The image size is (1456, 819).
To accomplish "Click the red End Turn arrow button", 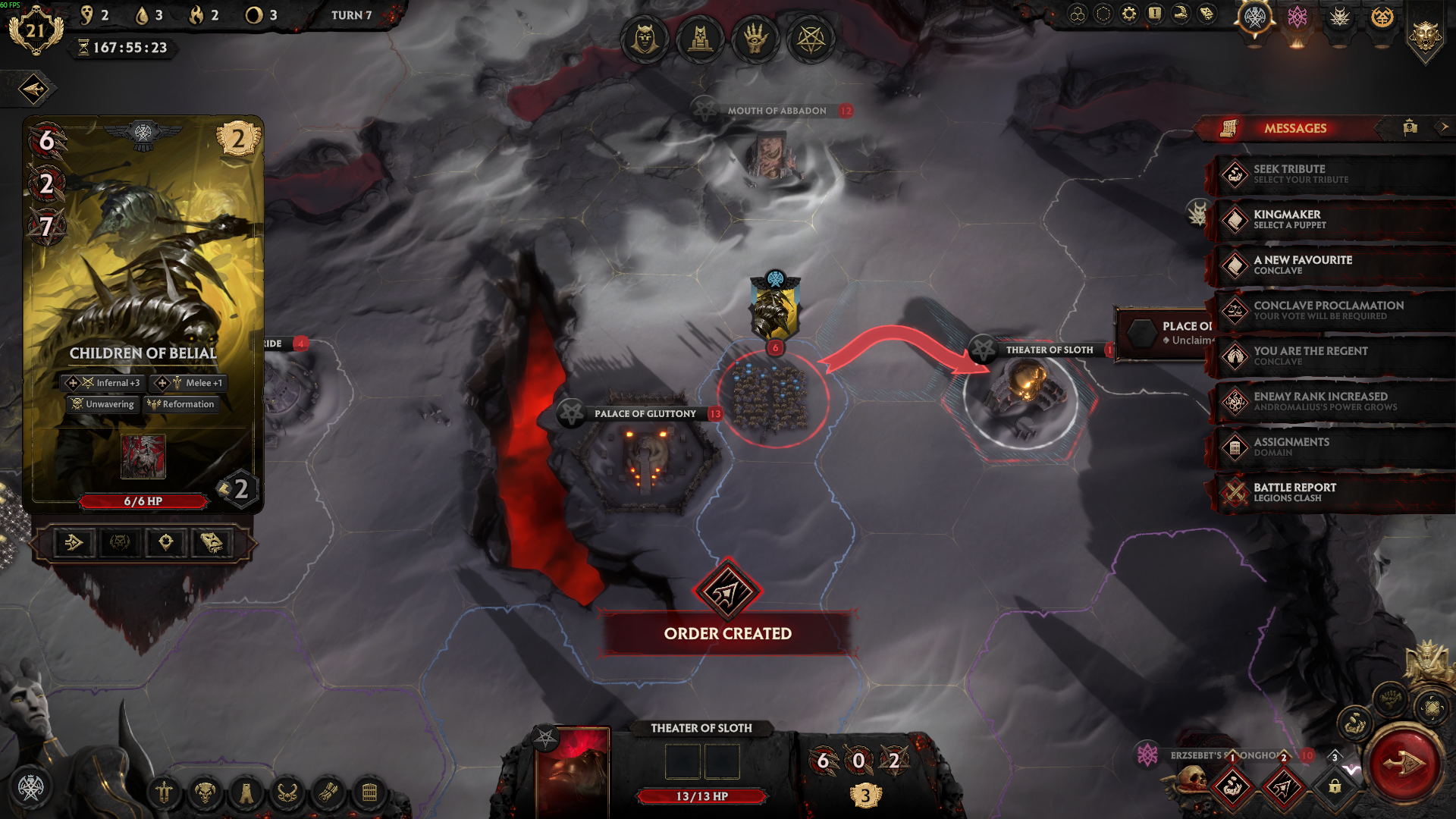I will [1404, 765].
